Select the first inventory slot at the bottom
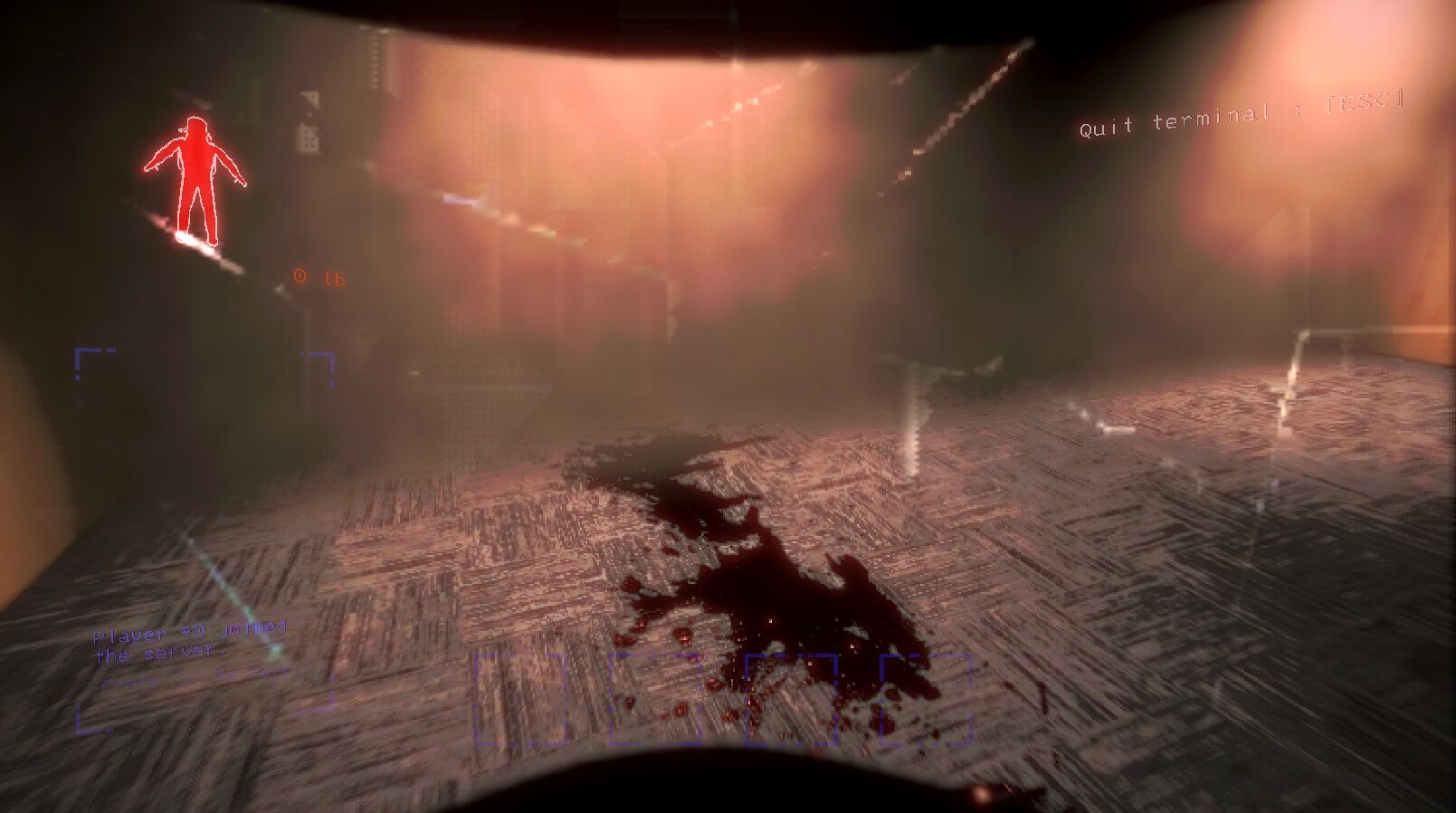This screenshot has width=1456, height=813. coord(519,699)
